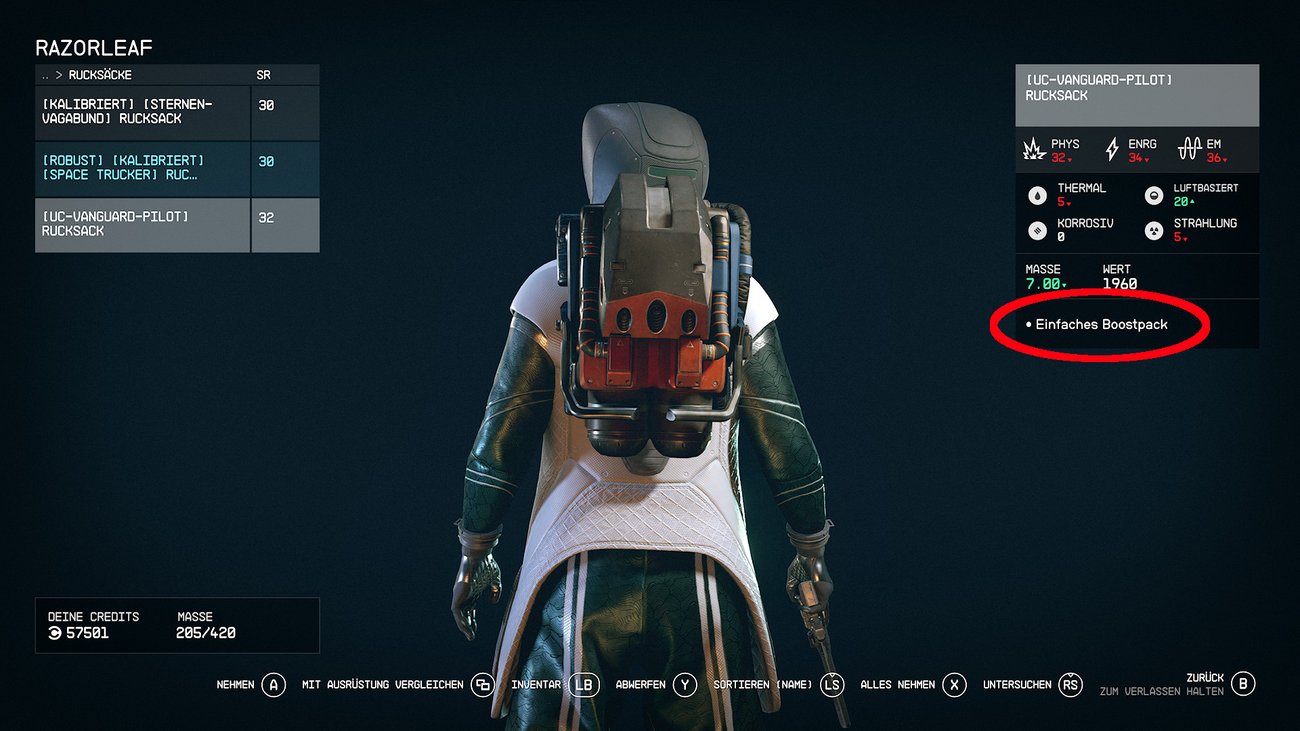Select the Sternen-Vagabund Rucksack row
This screenshot has height=731, width=1300.
click(142, 112)
